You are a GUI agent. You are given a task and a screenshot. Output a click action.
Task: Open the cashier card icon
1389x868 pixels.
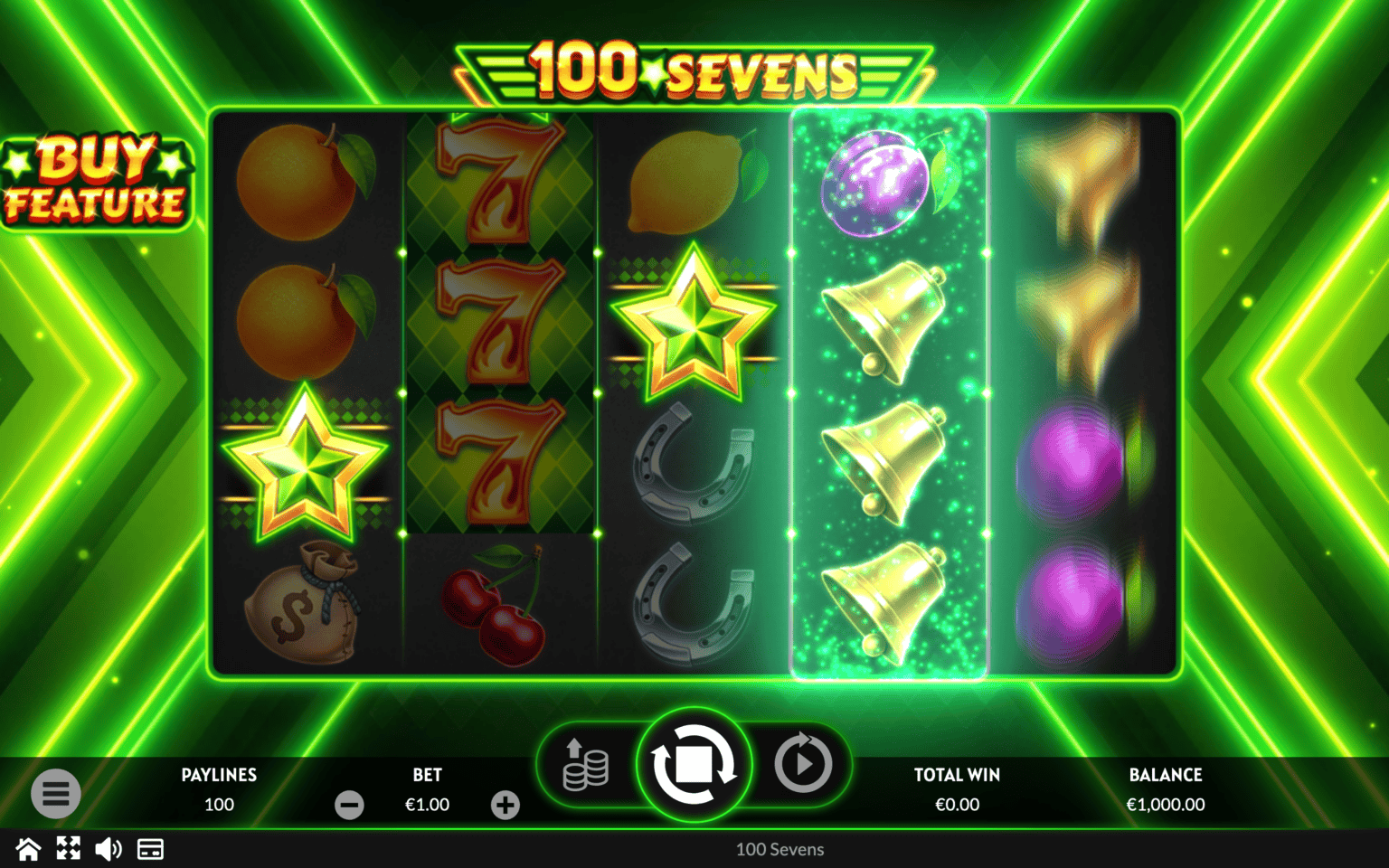[150, 849]
